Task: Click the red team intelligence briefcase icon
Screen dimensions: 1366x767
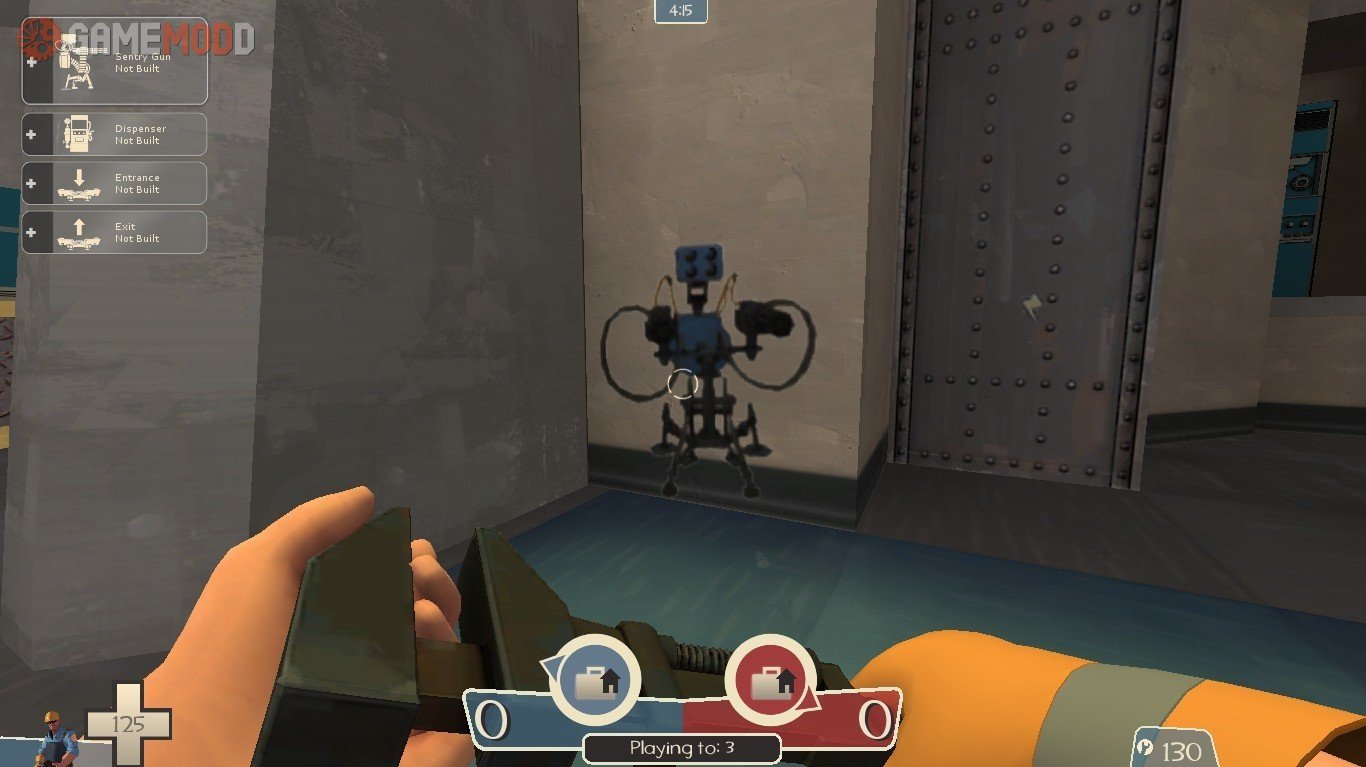Action: click(x=771, y=680)
